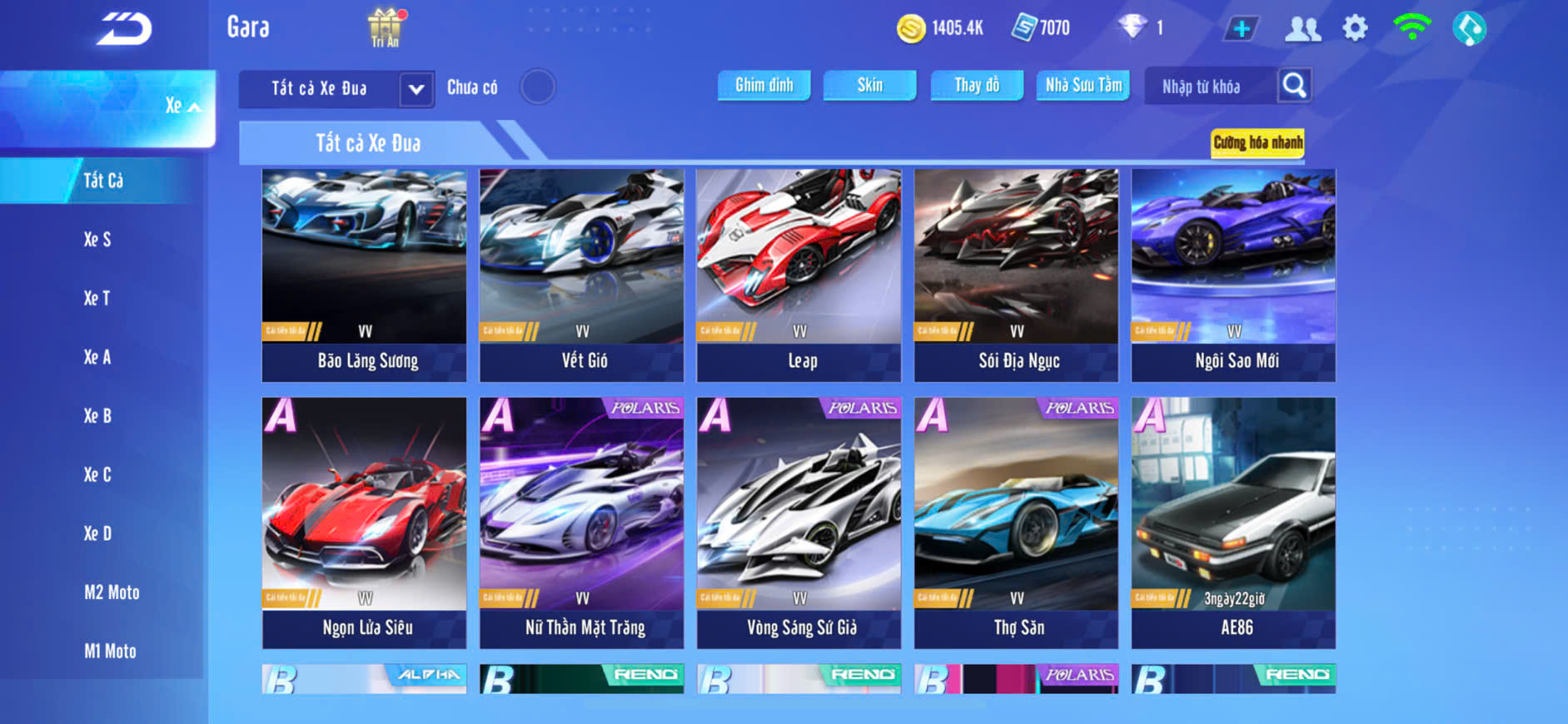This screenshot has width=1568, height=724.
Task: Open Nhà Sưu Tầm collection
Action: pyautogui.click(x=1083, y=85)
